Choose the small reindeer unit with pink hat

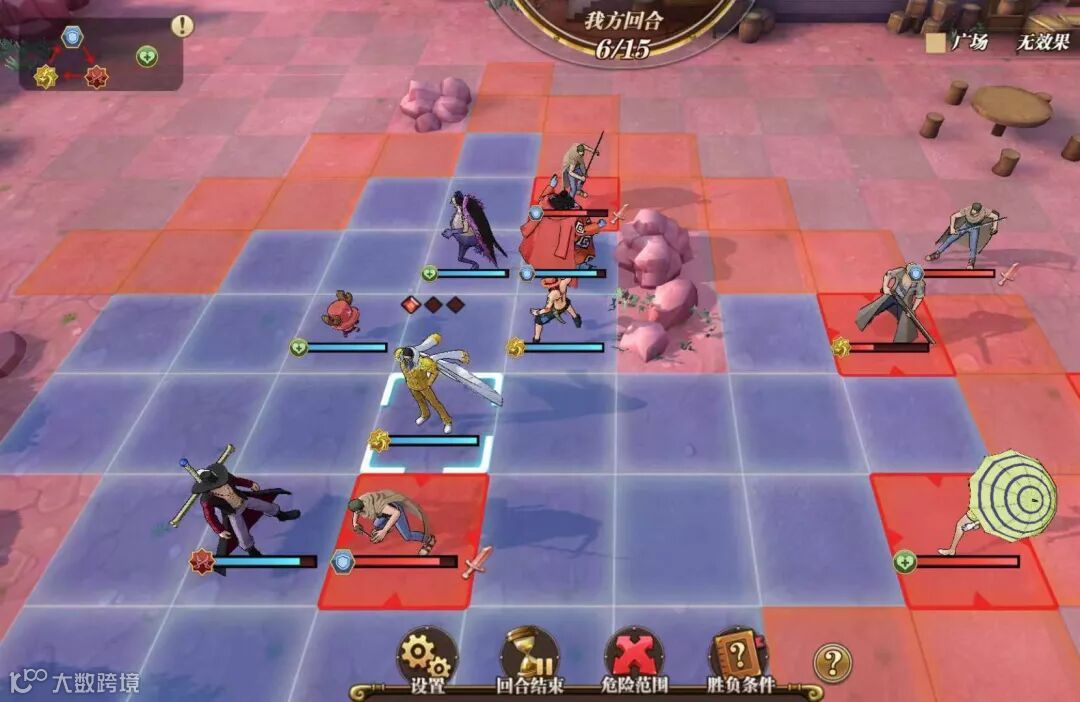[342, 312]
